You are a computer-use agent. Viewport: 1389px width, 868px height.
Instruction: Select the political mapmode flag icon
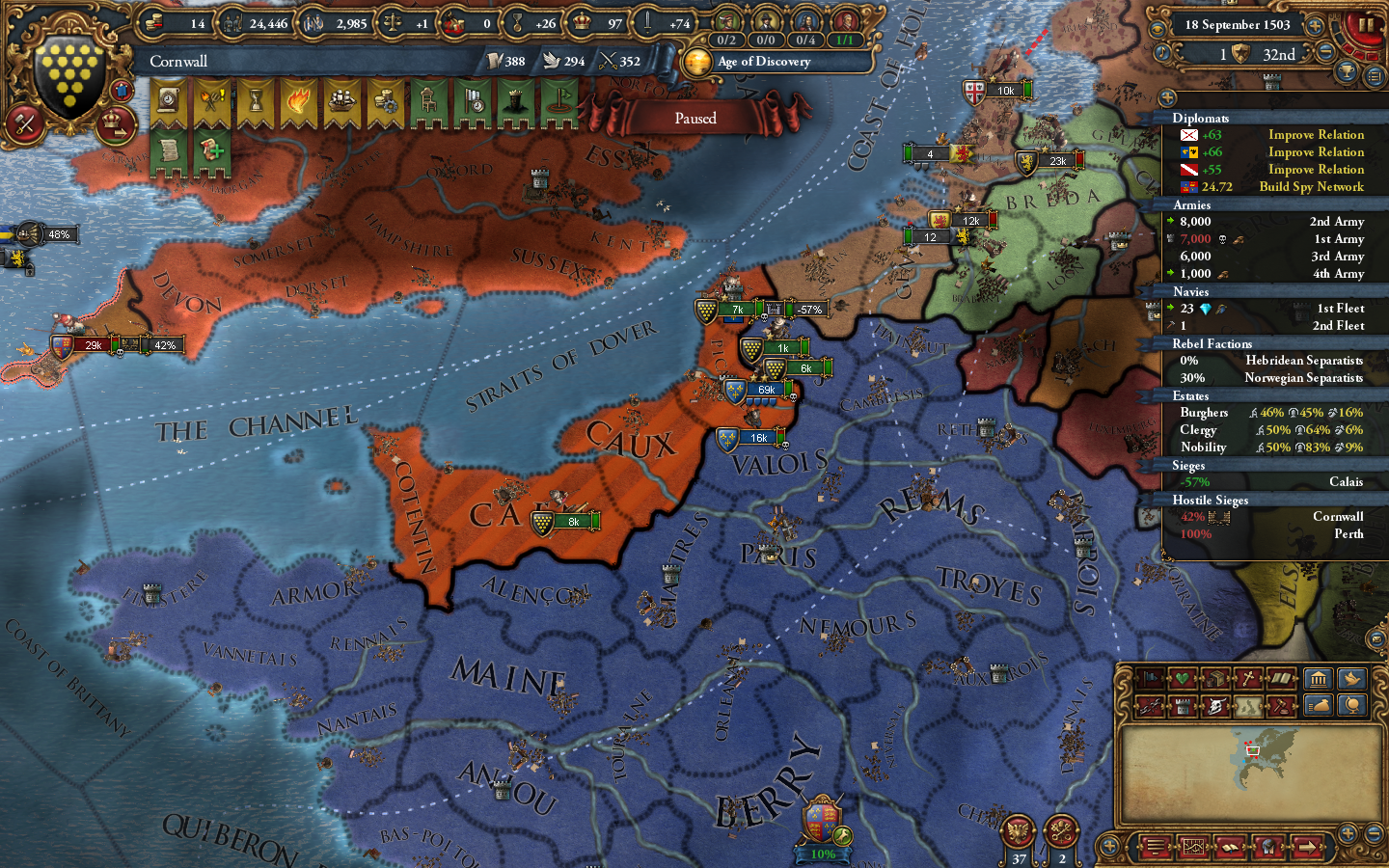[x=1150, y=678]
